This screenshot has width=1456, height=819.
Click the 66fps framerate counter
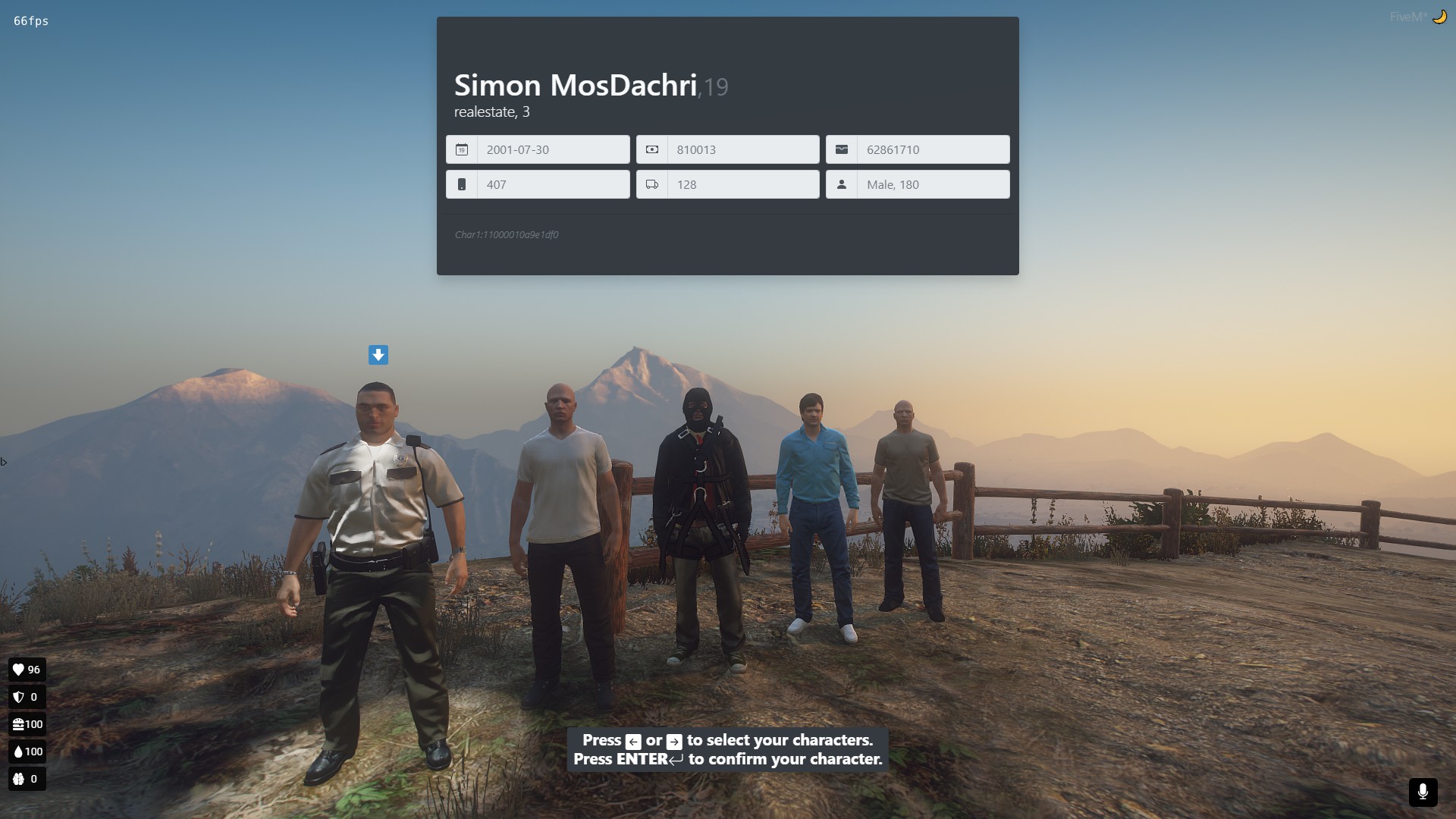point(30,21)
